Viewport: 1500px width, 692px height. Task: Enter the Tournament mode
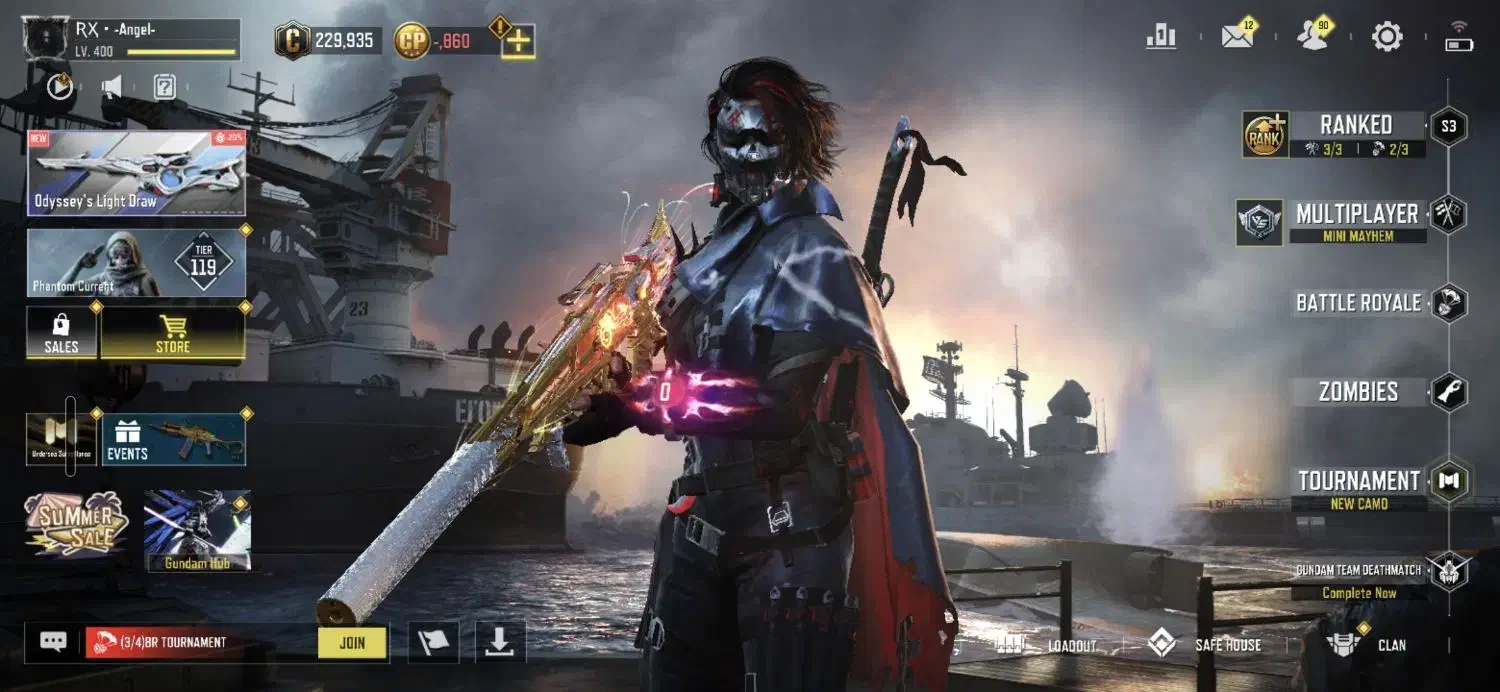1358,481
